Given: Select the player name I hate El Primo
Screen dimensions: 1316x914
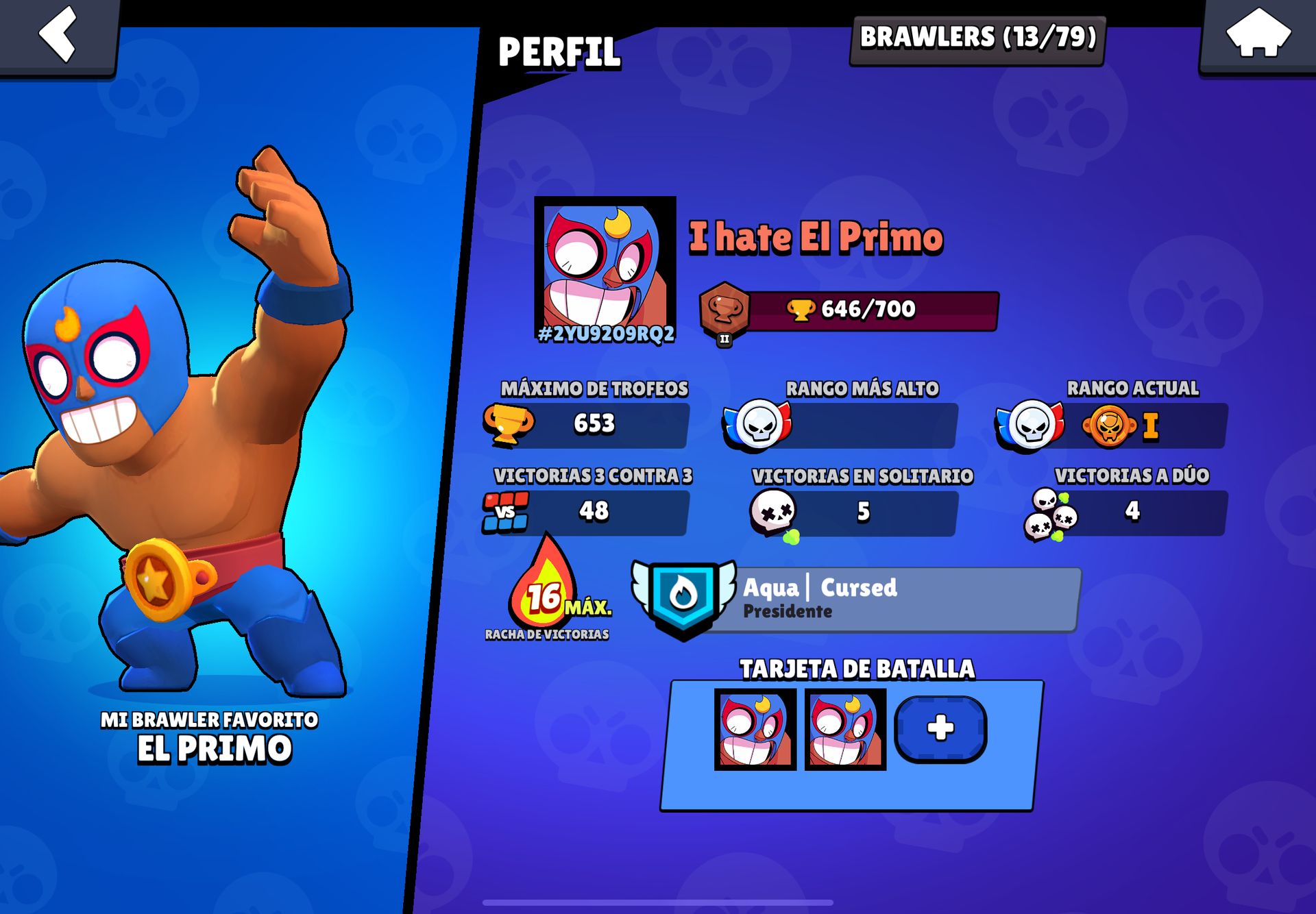Looking at the screenshot, I should click(x=816, y=237).
